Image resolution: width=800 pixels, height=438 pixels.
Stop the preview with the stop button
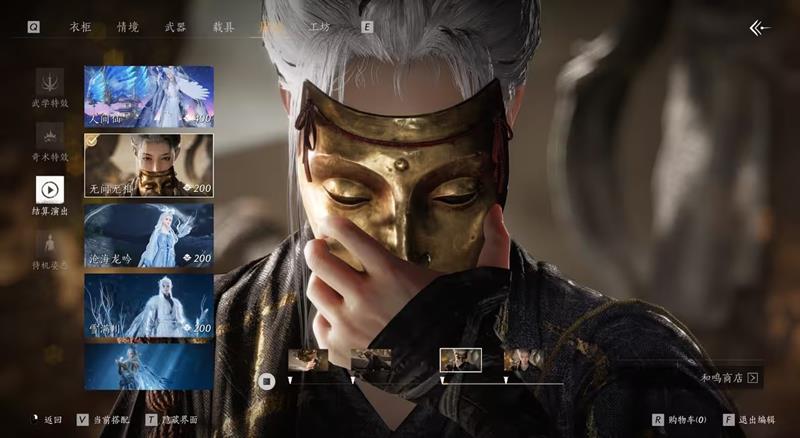(x=266, y=380)
